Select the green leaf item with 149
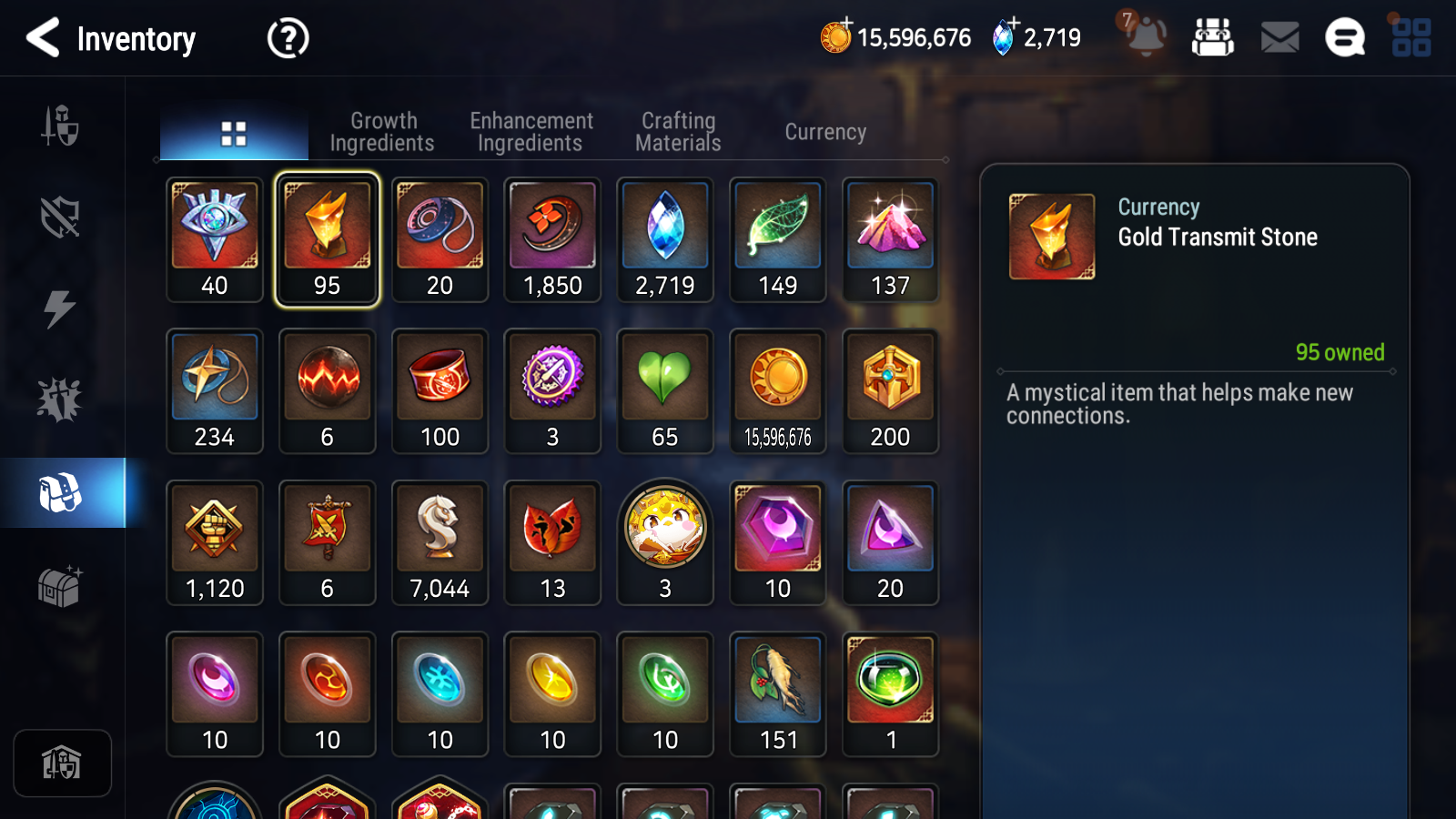 point(778,239)
